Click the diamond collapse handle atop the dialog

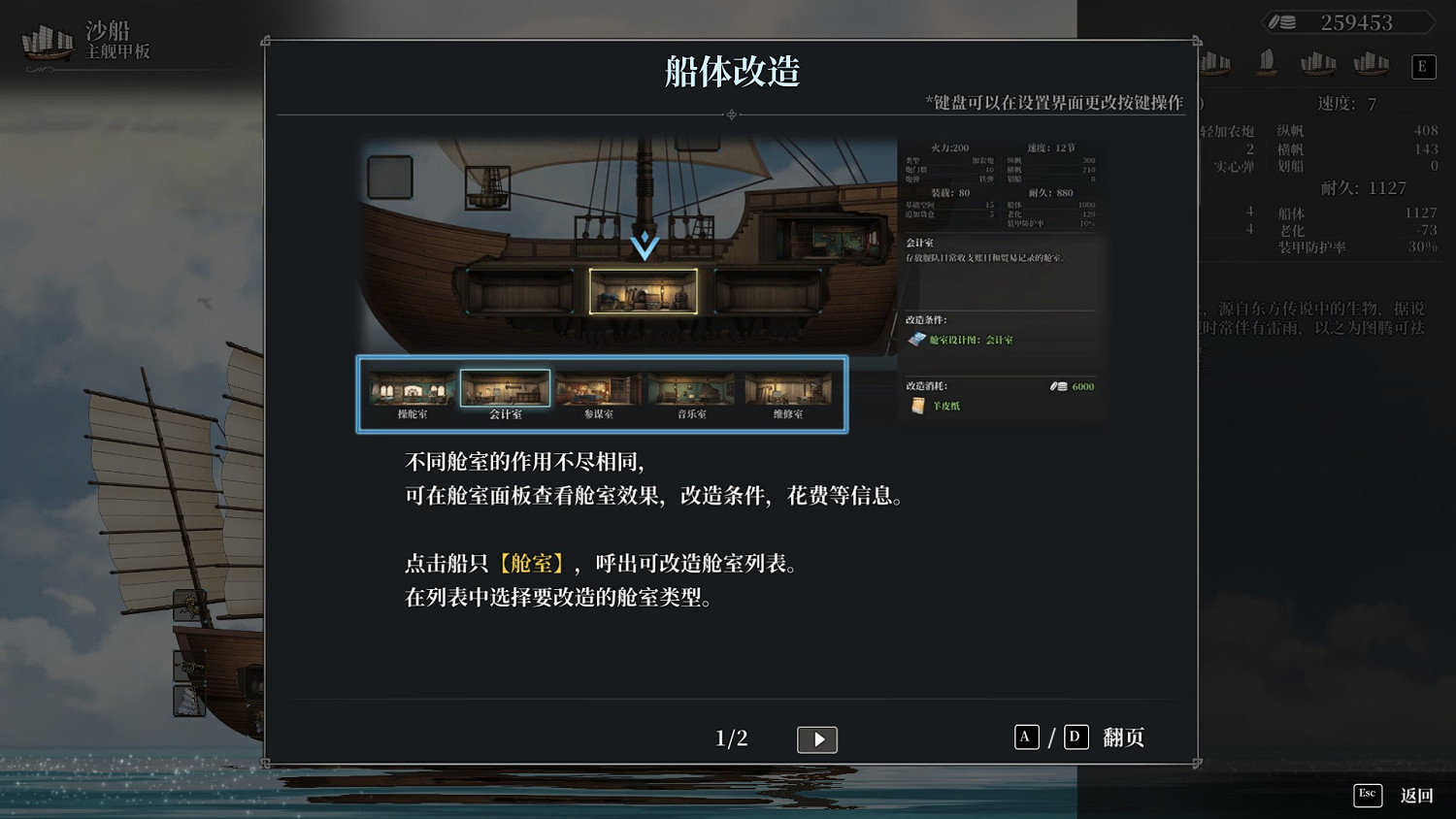tap(731, 115)
